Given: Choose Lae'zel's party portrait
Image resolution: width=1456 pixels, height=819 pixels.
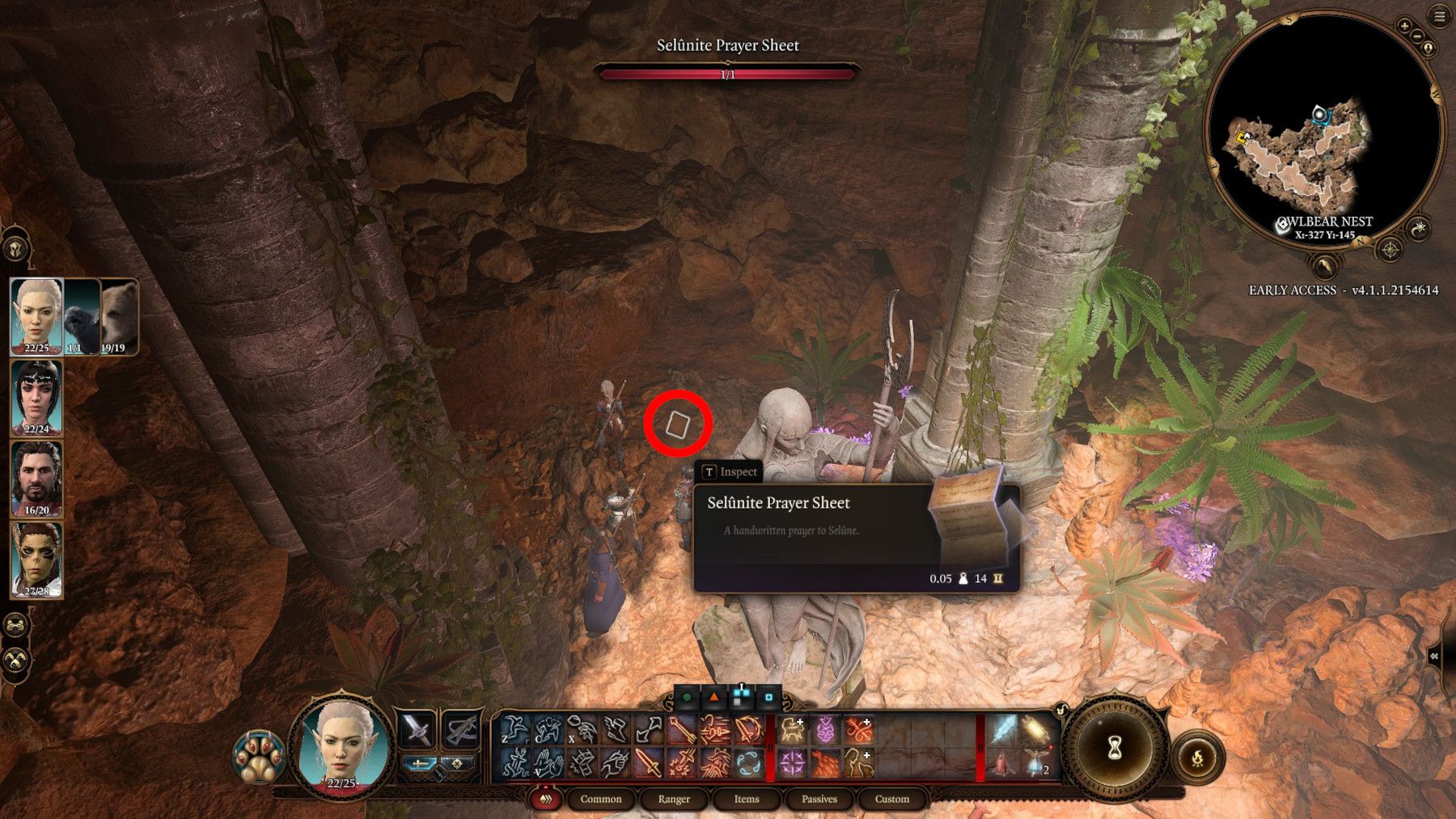Looking at the screenshot, I should (x=36, y=559).
